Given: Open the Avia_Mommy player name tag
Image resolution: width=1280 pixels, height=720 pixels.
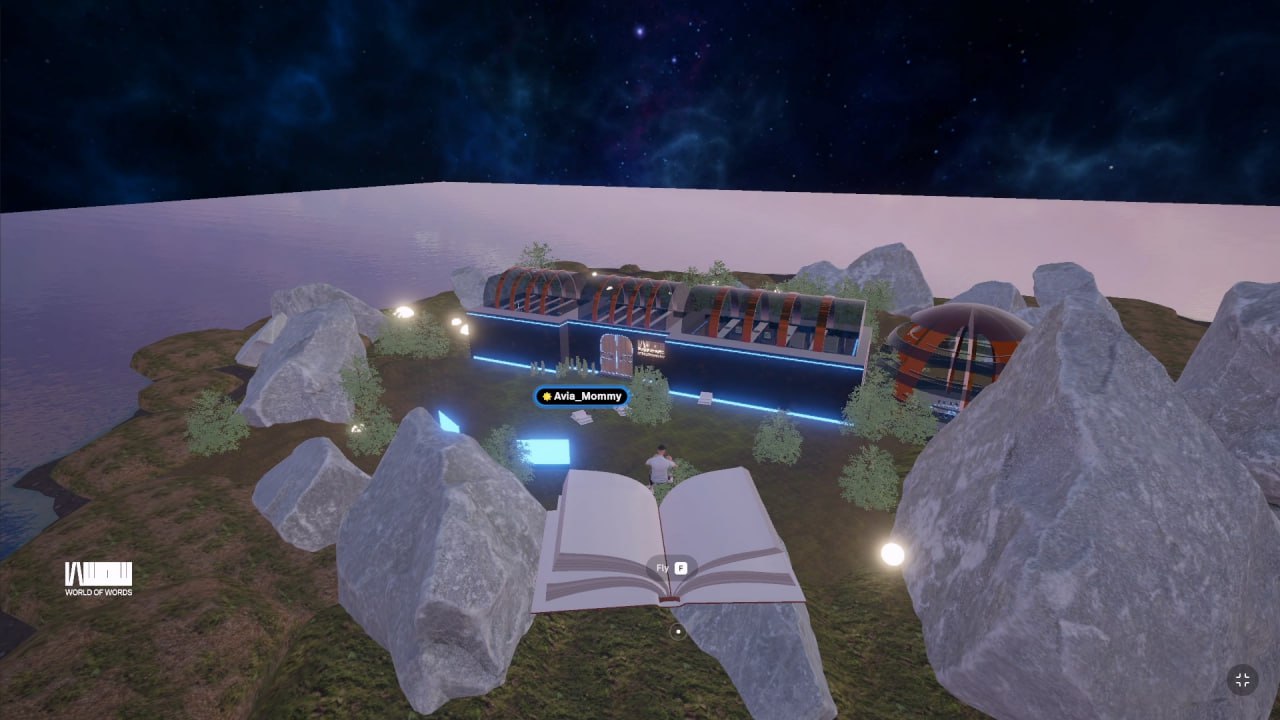Looking at the screenshot, I should [582, 396].
